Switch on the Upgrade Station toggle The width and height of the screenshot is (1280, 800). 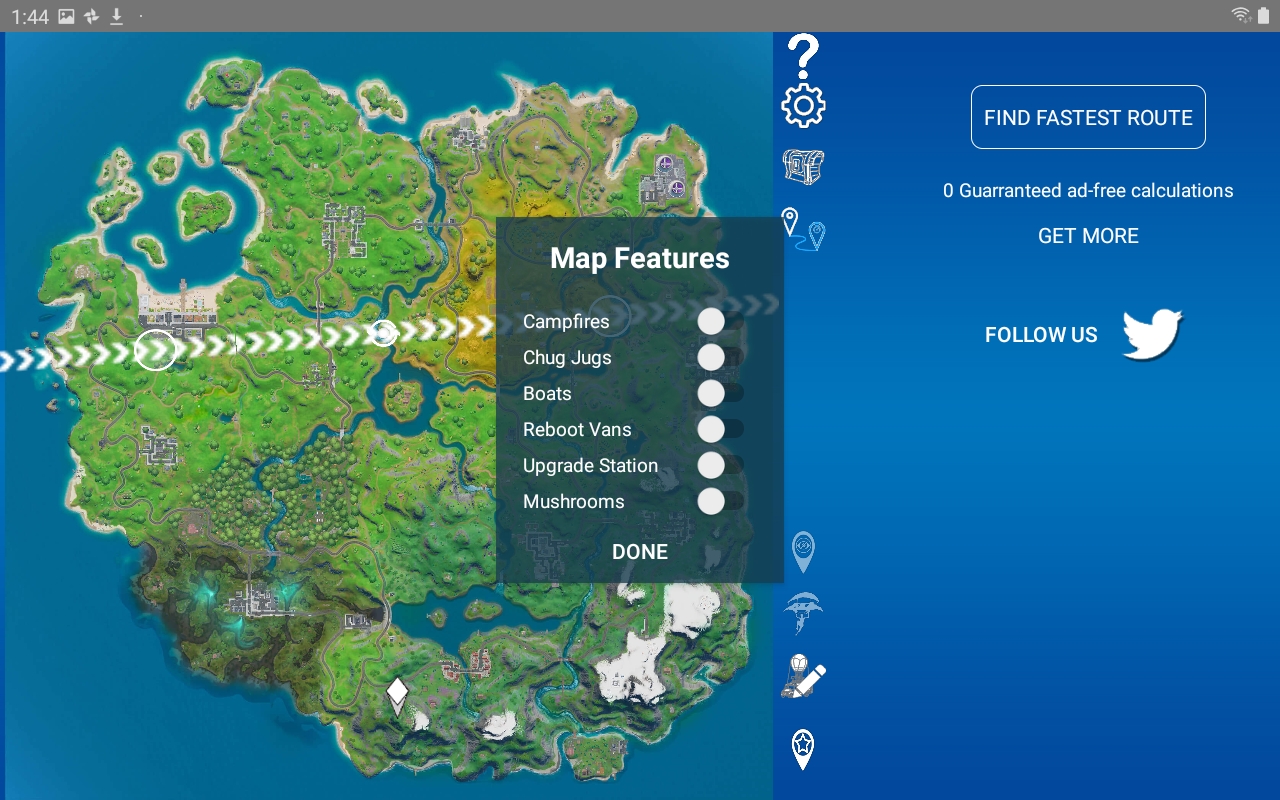[720, 466]
